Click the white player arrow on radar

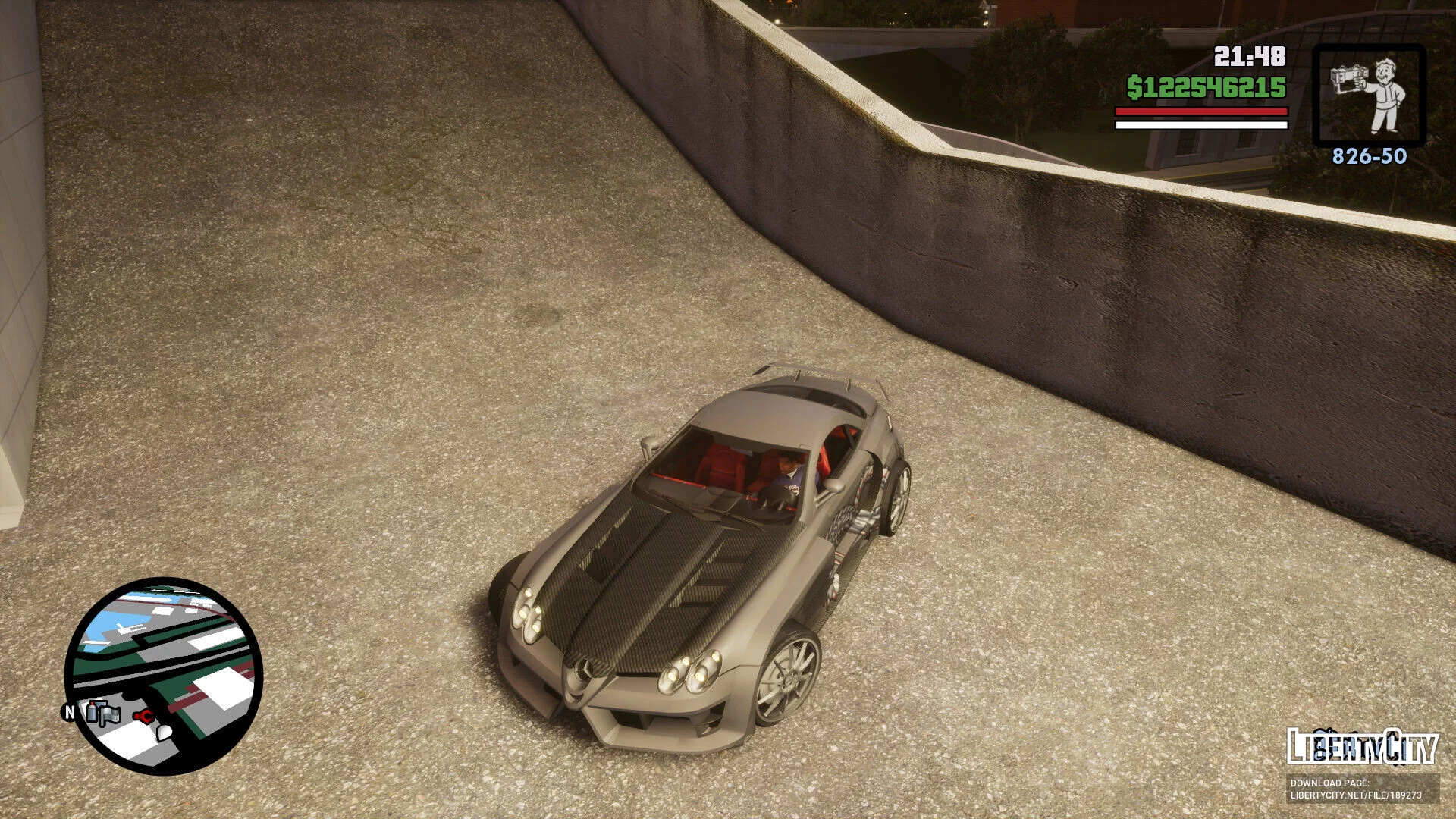click(x=164, y=732)
